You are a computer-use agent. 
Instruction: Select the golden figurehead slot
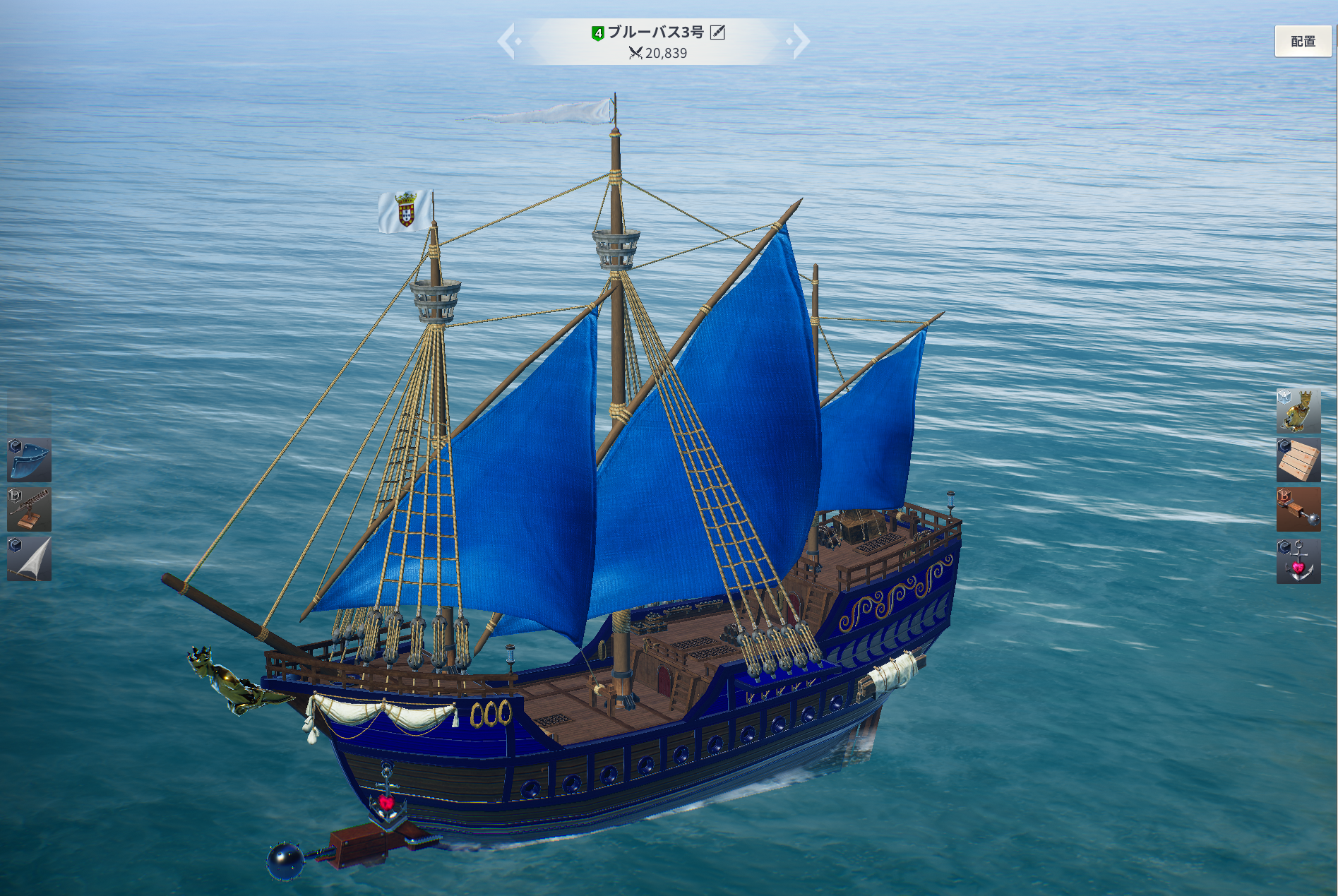[1298, 410]
